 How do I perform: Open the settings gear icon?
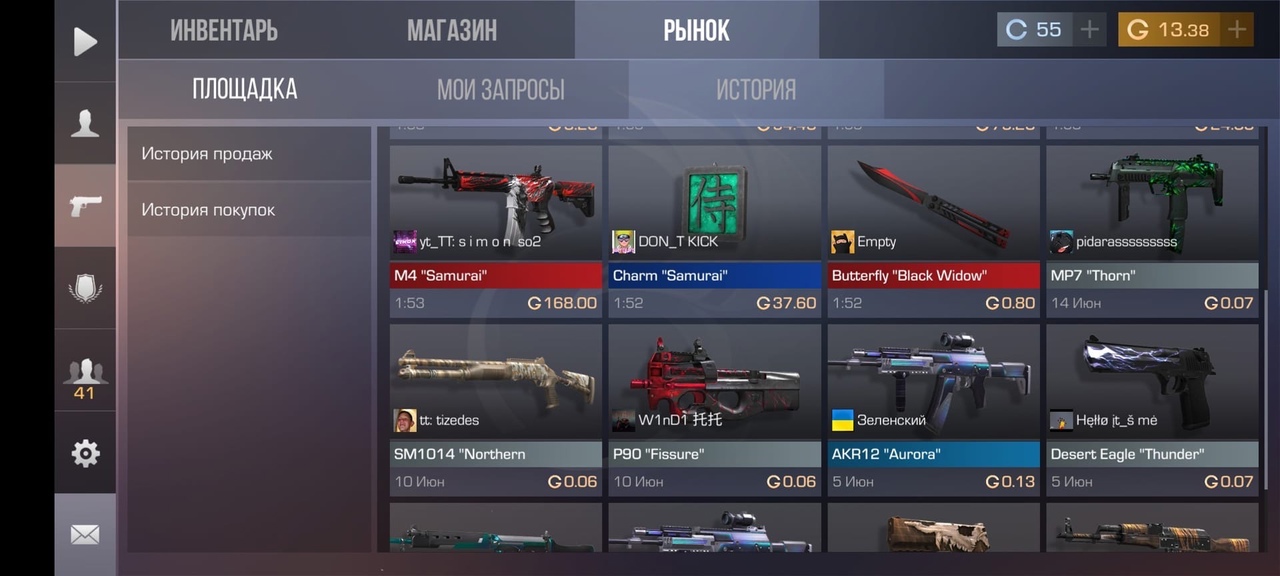[x=85, y=453]
